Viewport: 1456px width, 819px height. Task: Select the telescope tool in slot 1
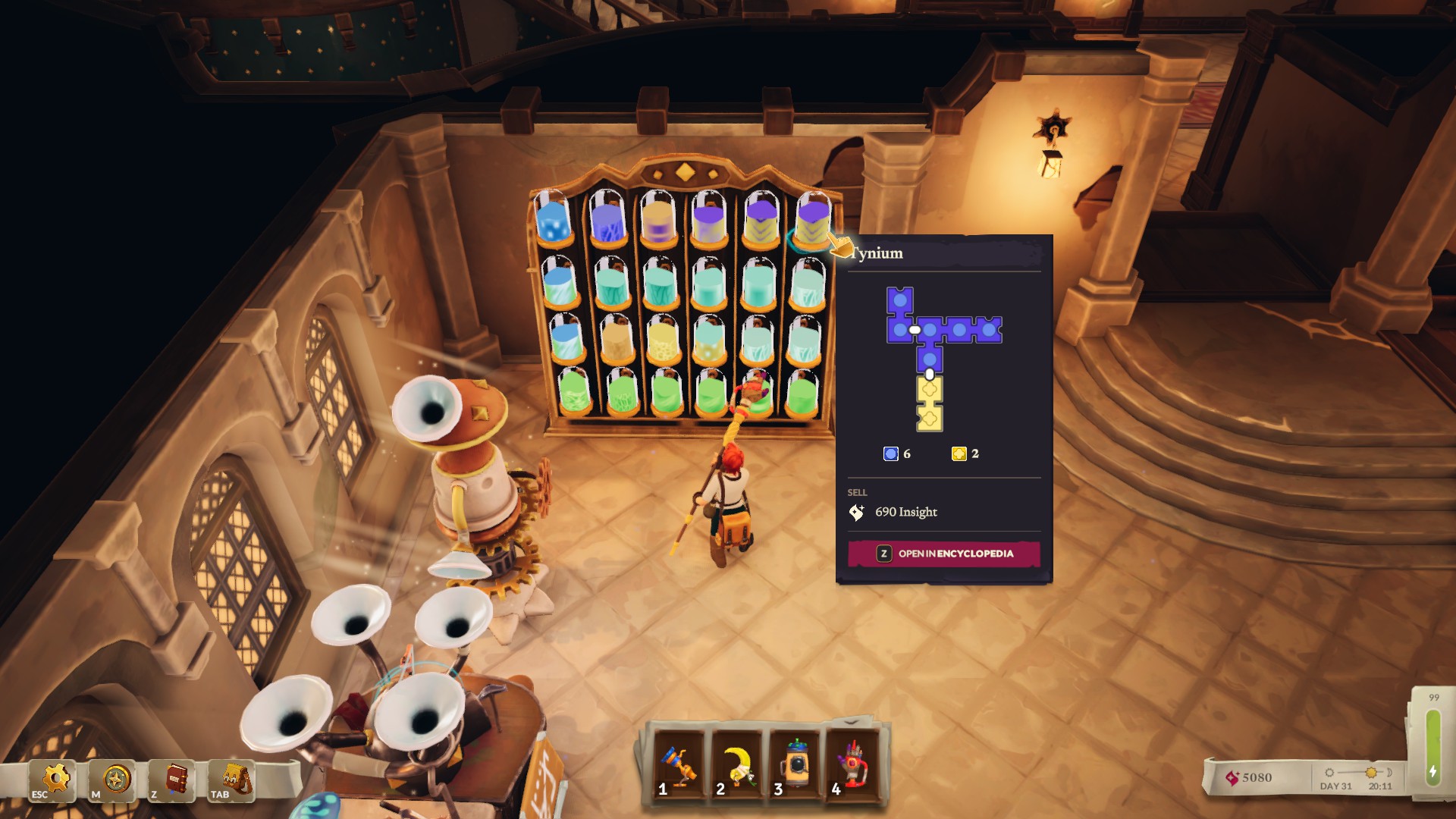coord(678,764)
